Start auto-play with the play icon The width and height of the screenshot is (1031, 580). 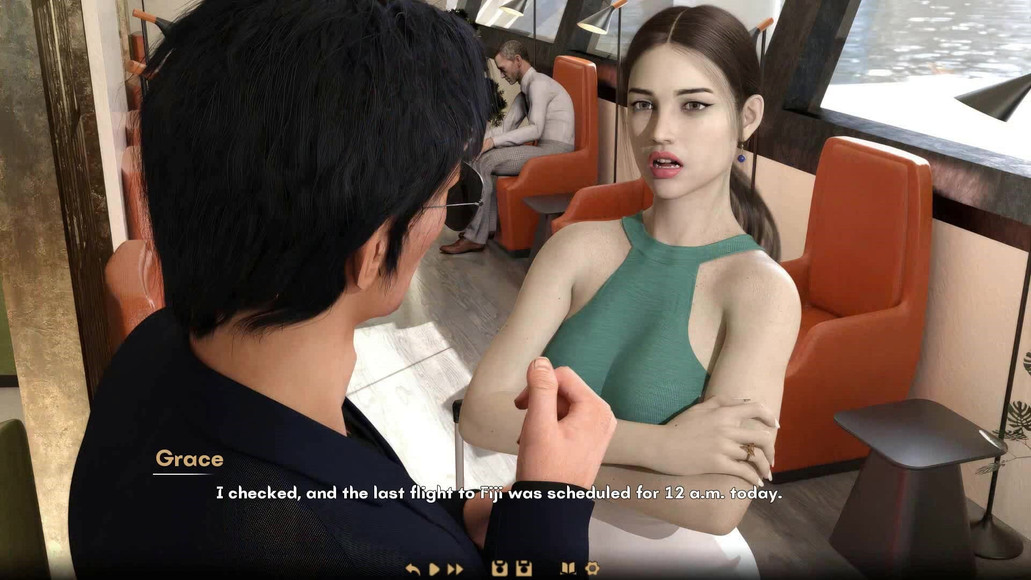[434, 569]
